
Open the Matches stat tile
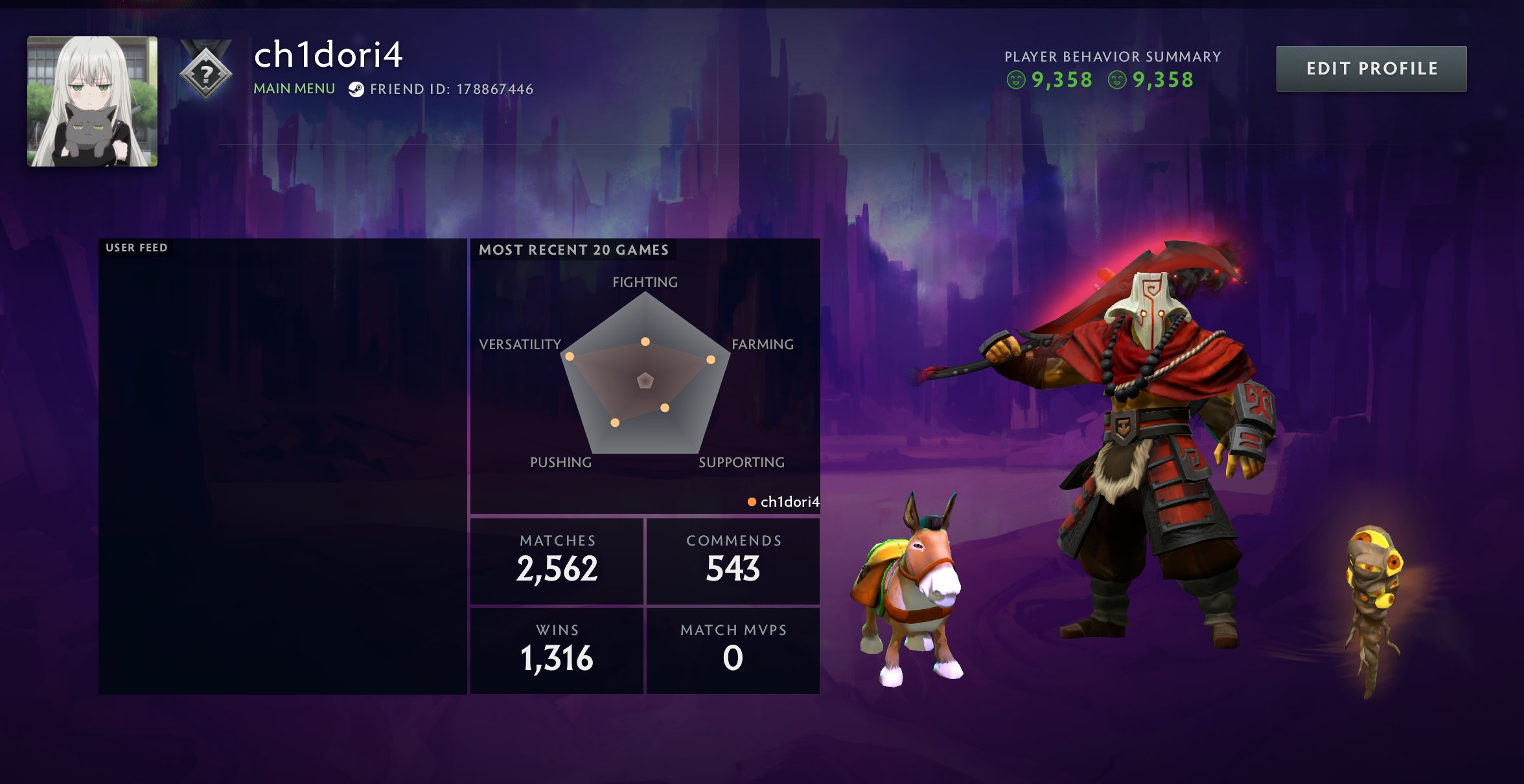click(x=557, y=561)
